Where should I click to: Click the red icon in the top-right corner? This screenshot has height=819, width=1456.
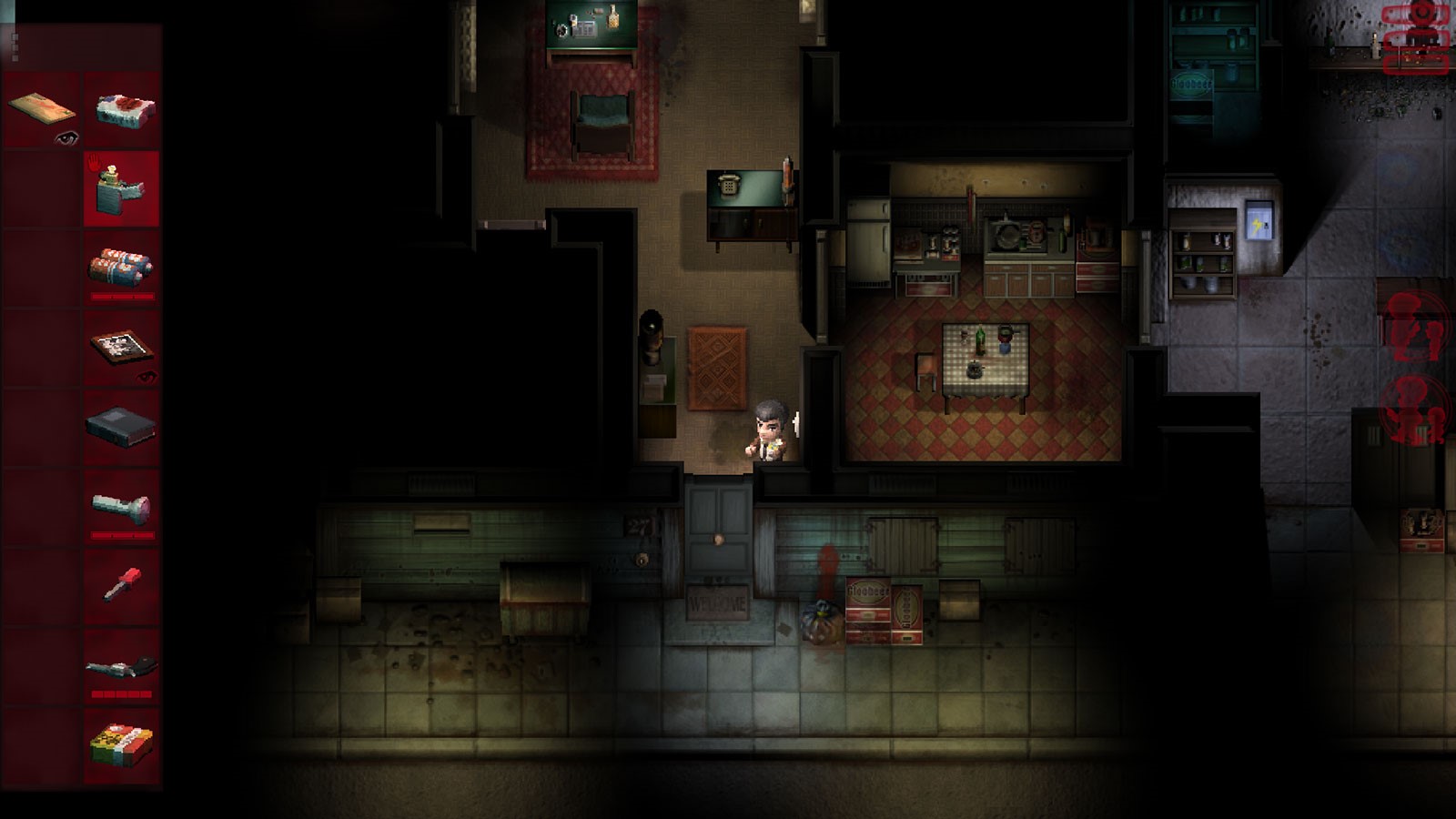coord(1416,38)
